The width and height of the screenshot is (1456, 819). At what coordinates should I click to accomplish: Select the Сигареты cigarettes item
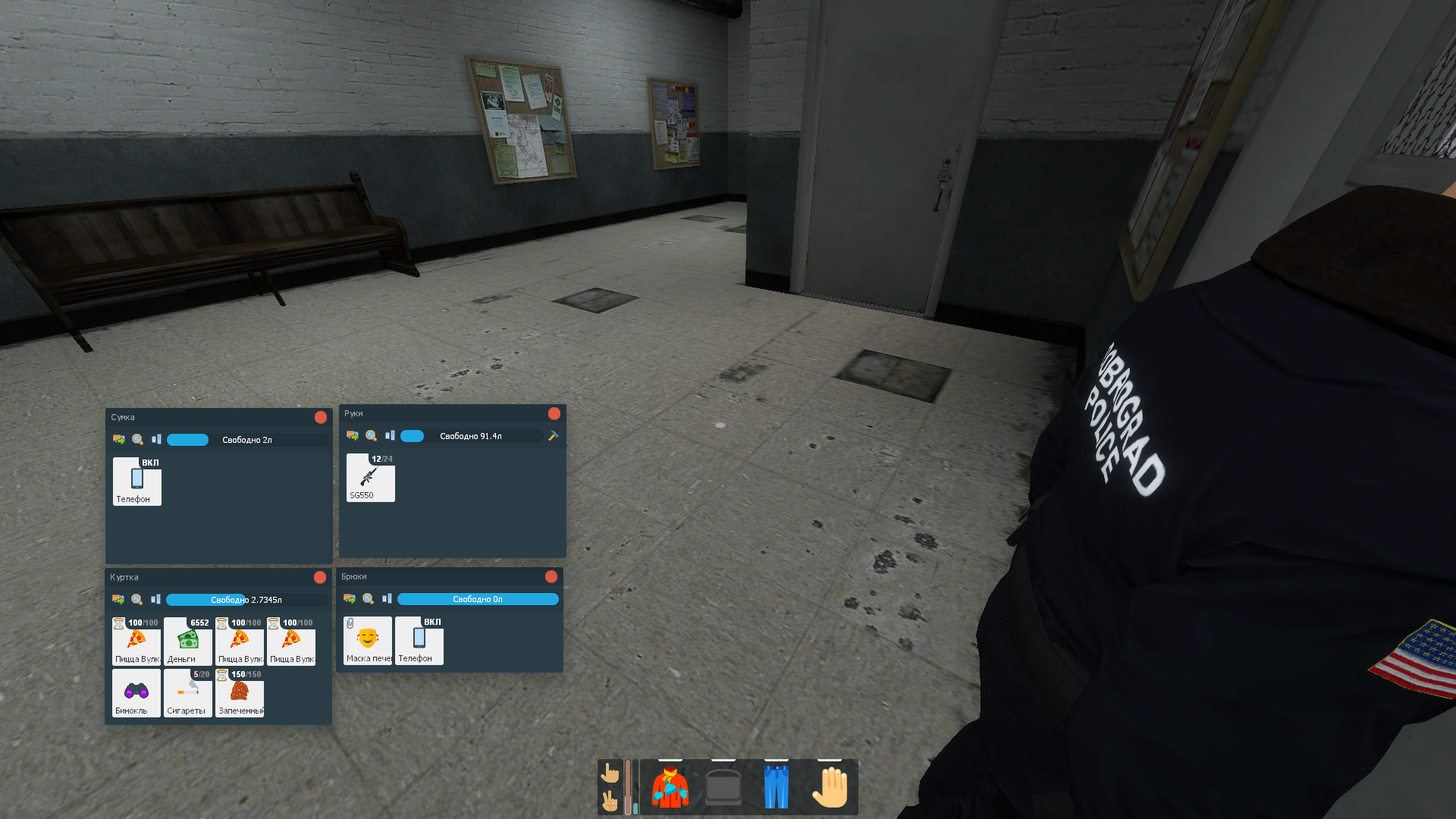tap(187, 693)
